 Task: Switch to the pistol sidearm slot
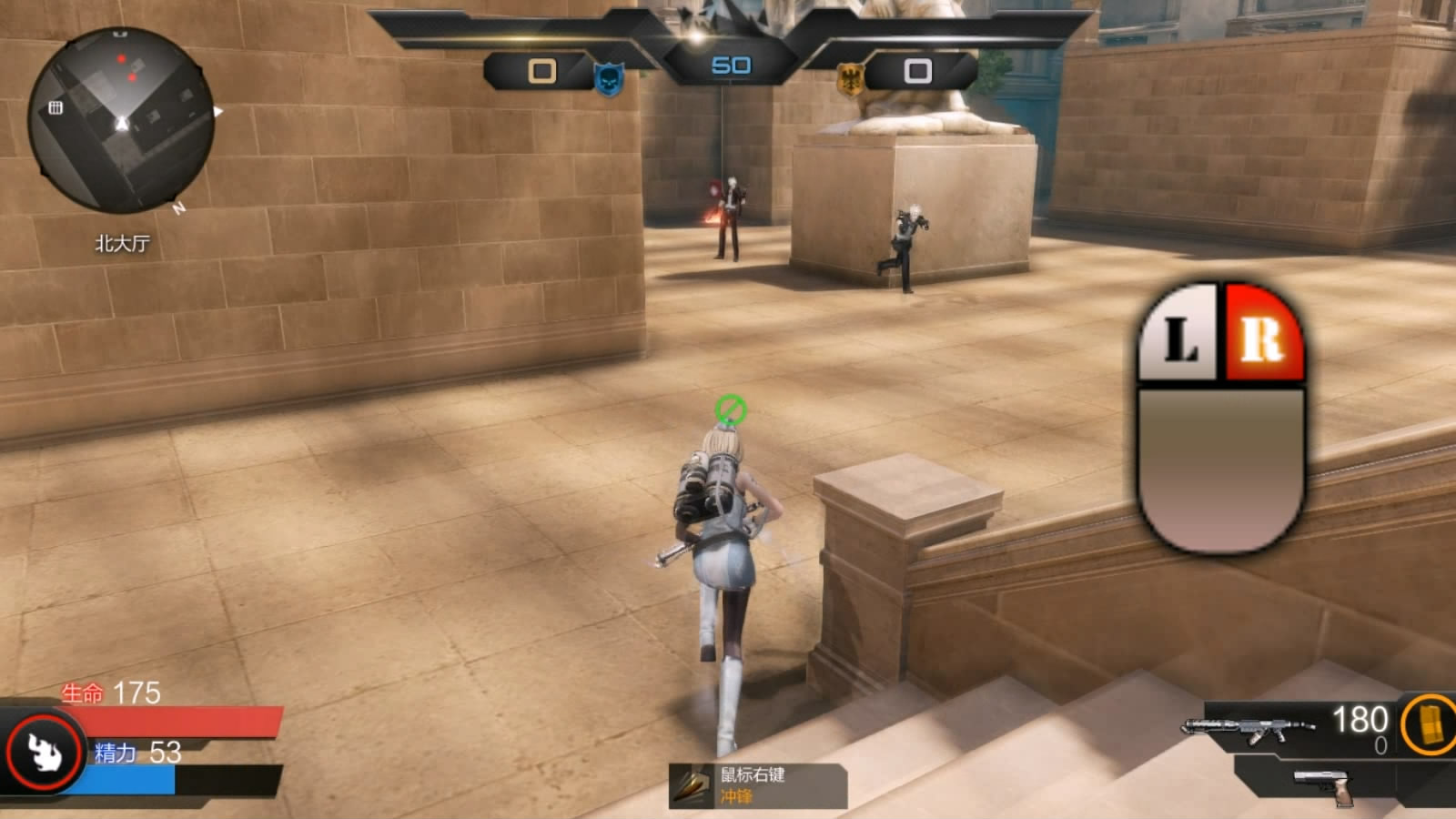(x=1324, y=785)
